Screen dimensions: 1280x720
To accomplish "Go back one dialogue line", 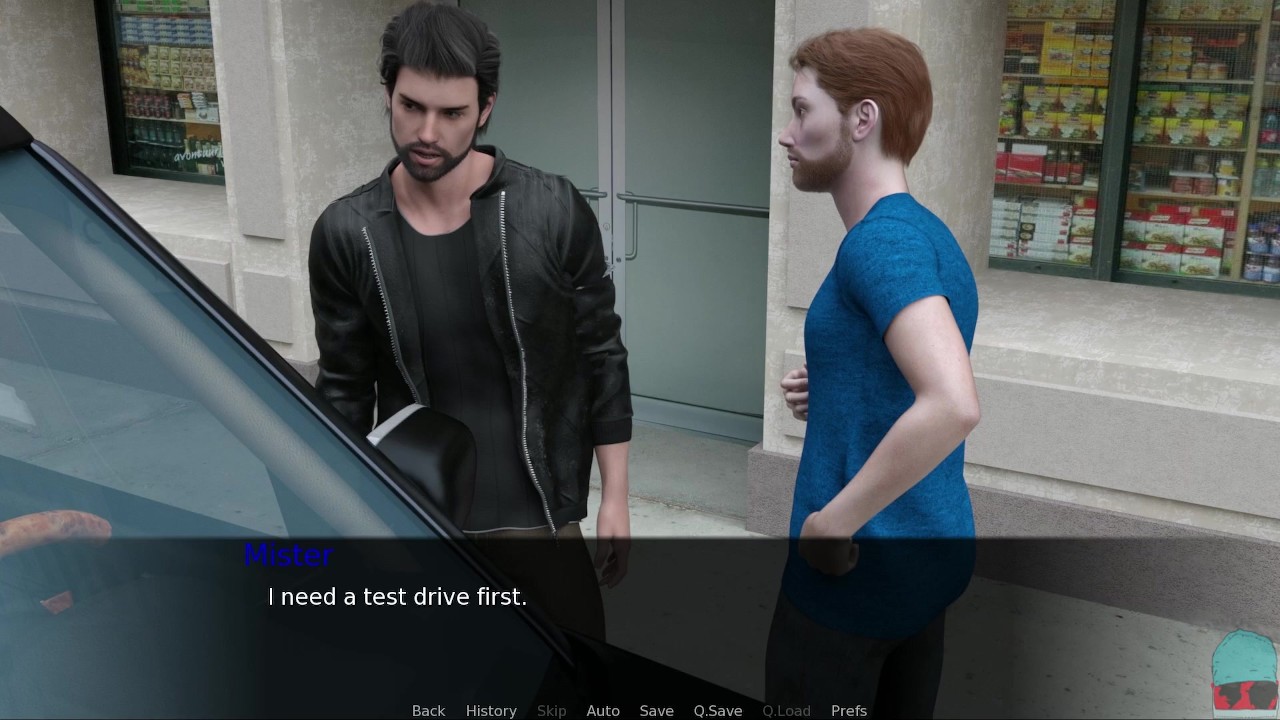I will (x=428, y=710).
